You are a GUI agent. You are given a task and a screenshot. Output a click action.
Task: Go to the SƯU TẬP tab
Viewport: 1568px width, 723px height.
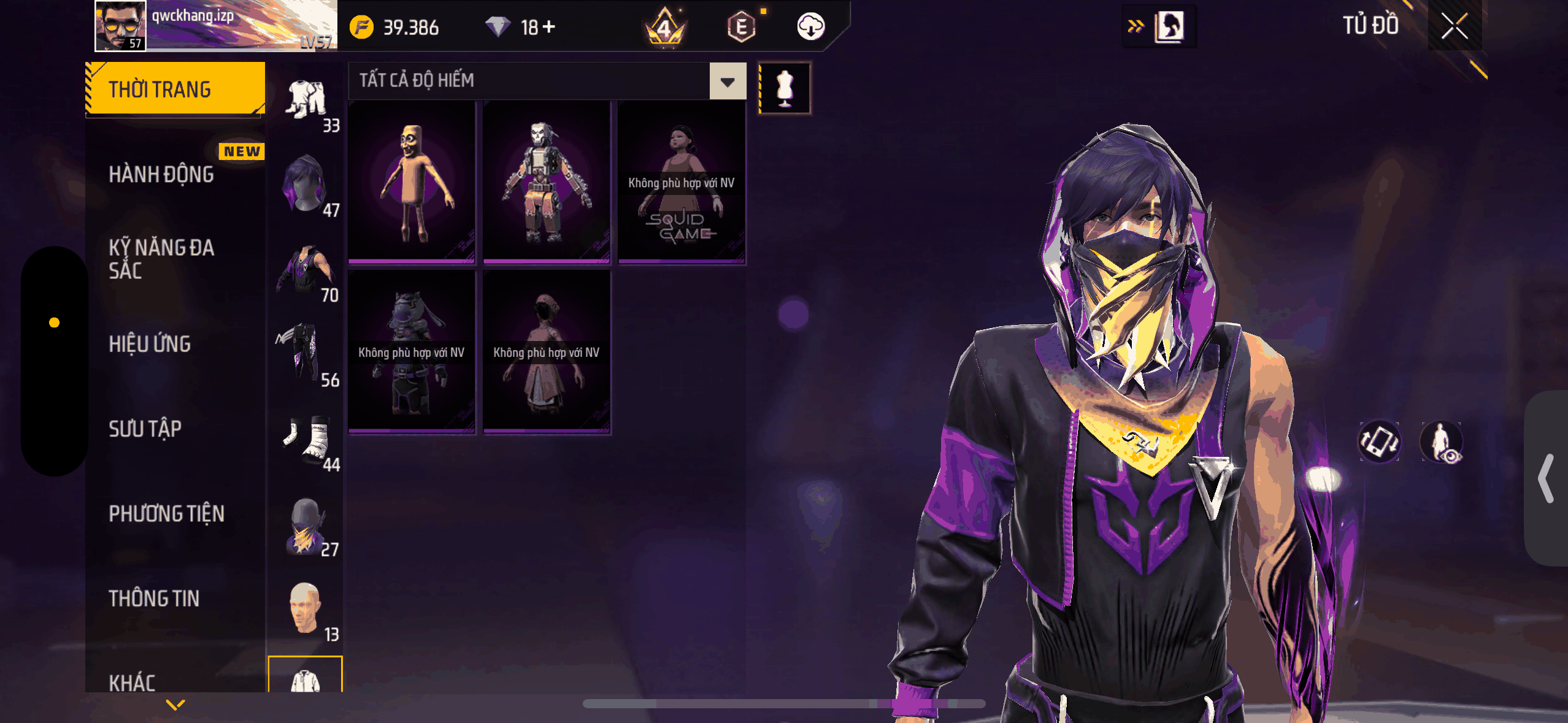click(x=145, y=429)
